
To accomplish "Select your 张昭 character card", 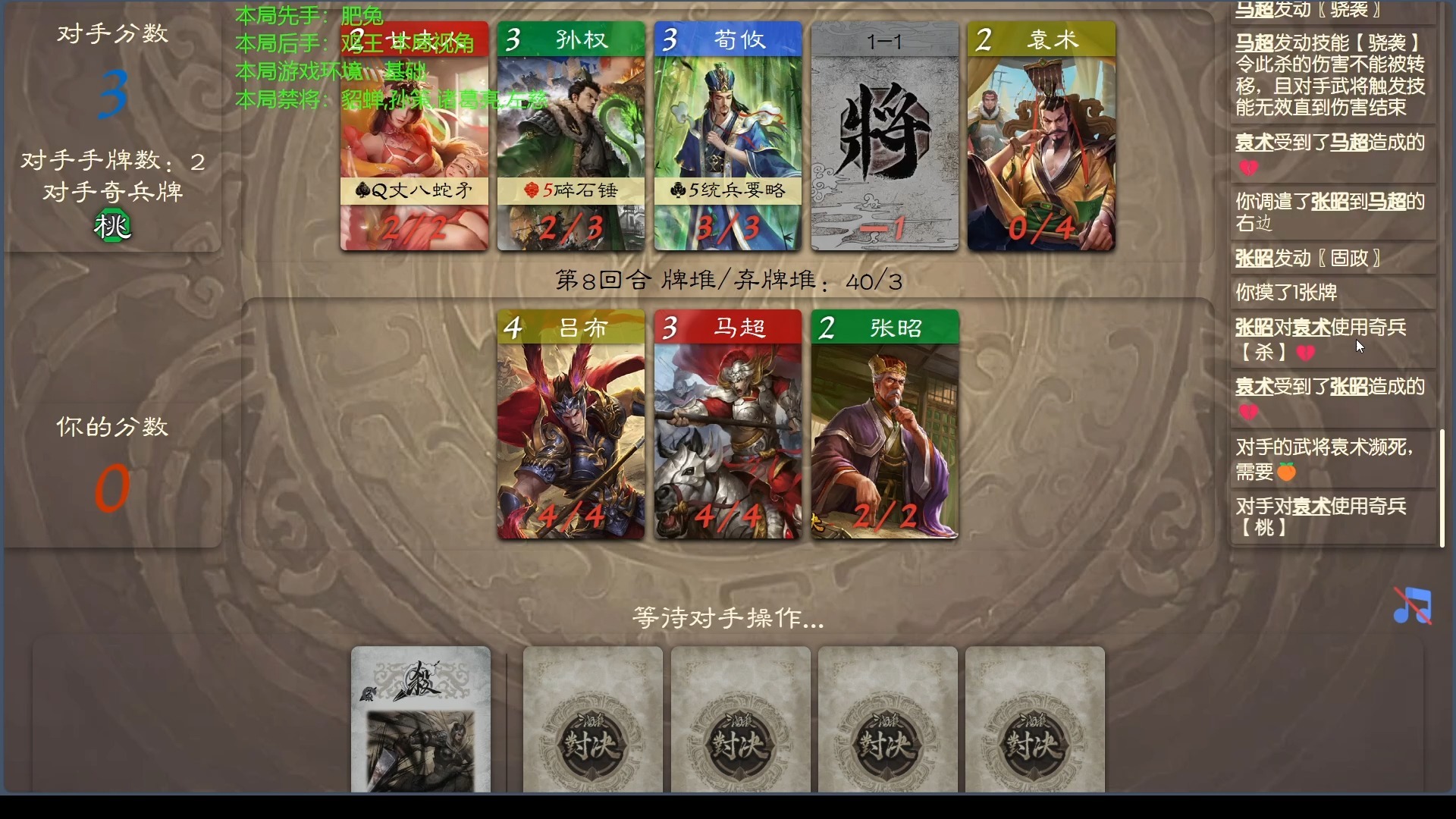I will 884,425.
